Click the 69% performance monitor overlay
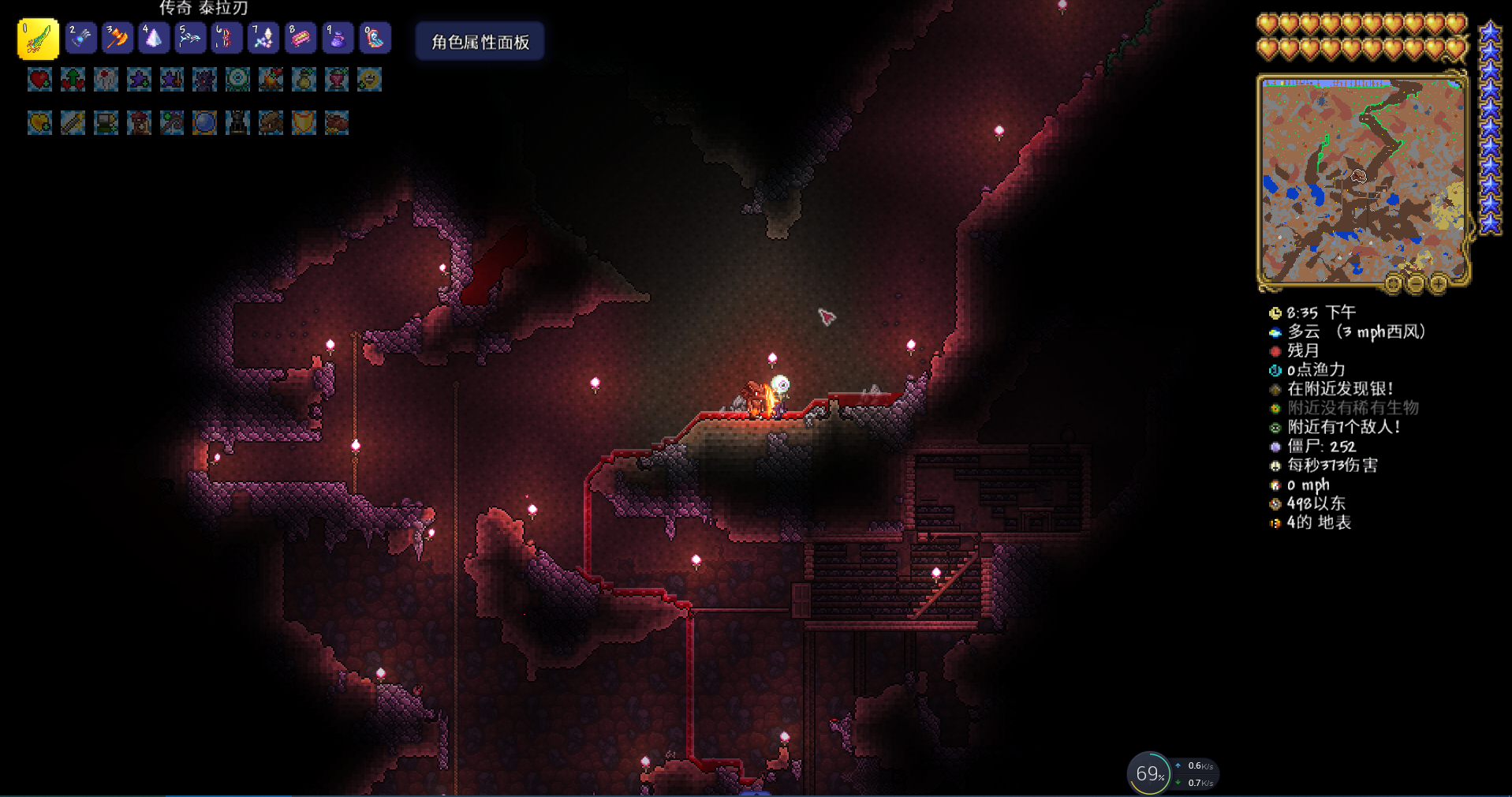This screenshot has height=797, width=1512. pos(1149,773)
